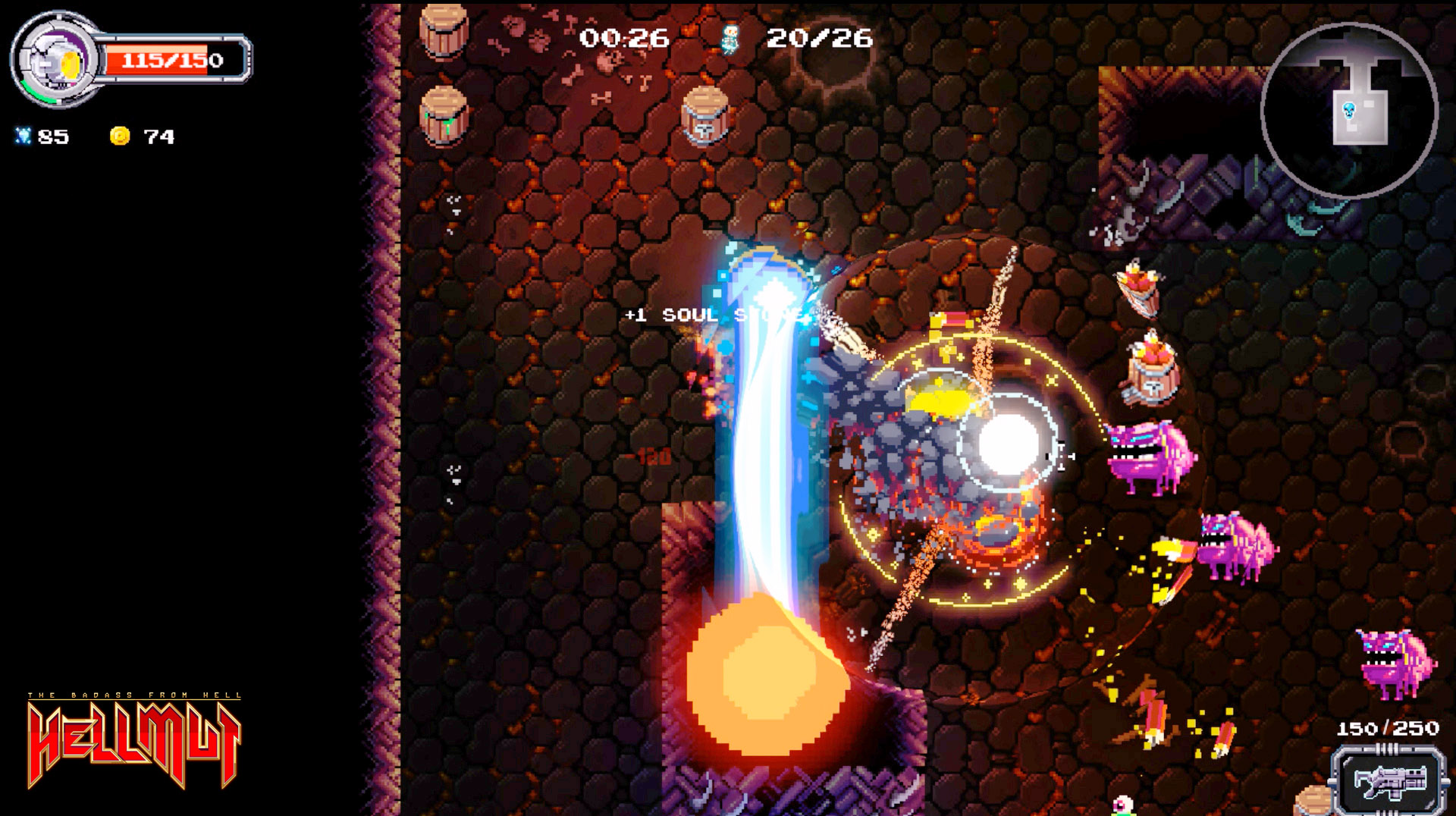Select the 00:26 mission timer
This screenshot has height=816, width=1456.
pos(627,36)
